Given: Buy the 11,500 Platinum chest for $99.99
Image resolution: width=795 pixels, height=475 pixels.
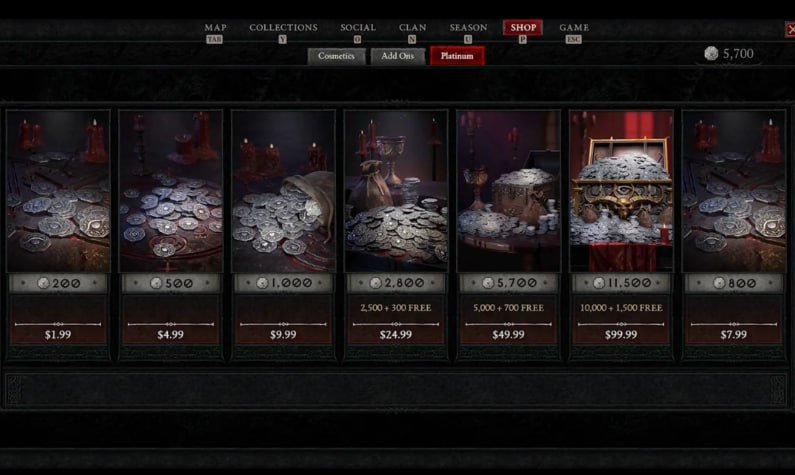Looking at the screenshot, I should (620, 230).
